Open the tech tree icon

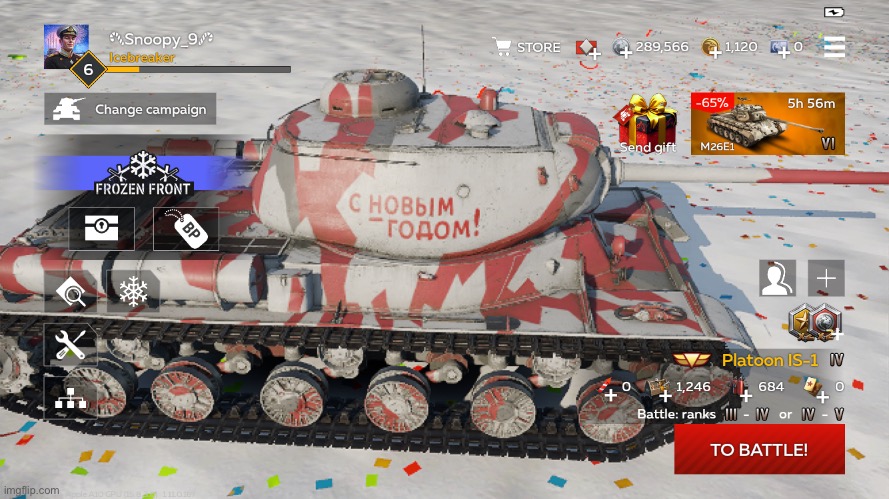tap(70, 397)
